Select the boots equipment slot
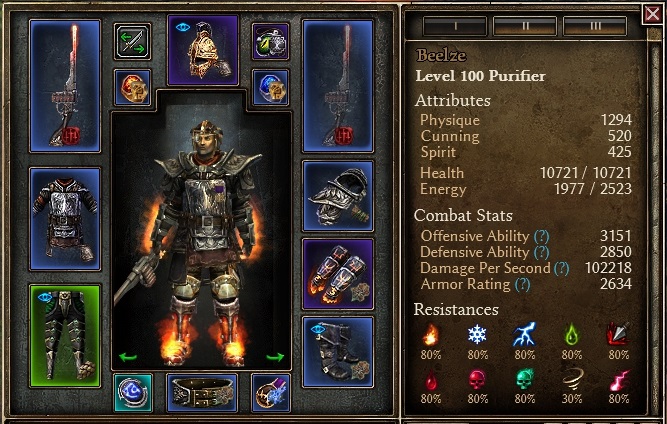 point(338,351)
